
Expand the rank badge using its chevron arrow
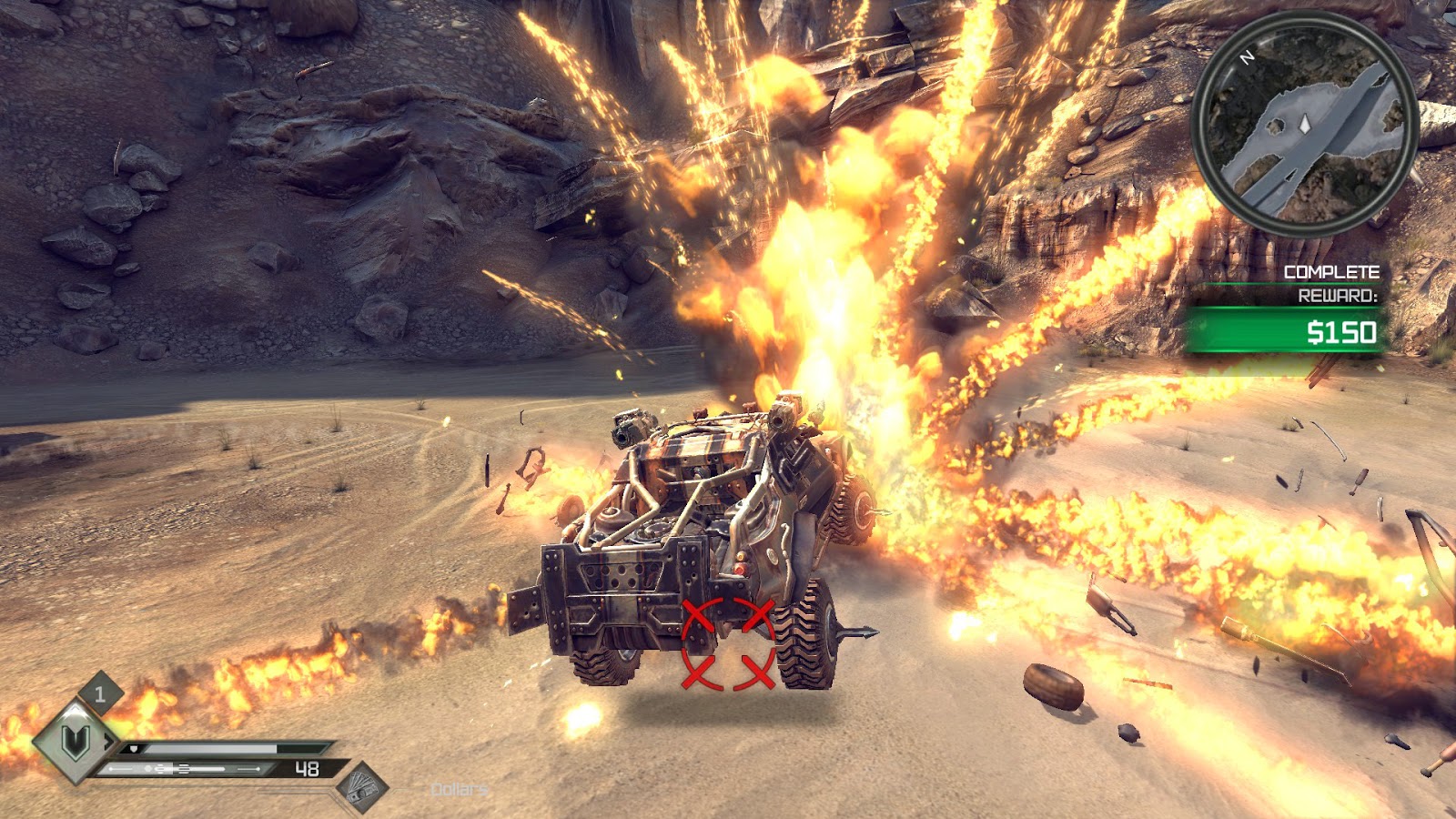[110, 742]
